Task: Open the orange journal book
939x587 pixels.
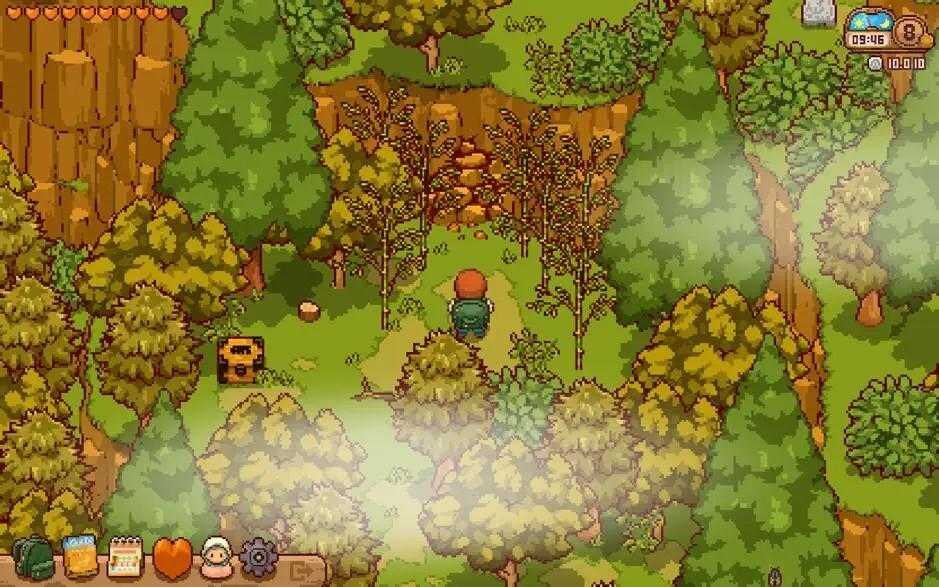Action: [79, 555]
